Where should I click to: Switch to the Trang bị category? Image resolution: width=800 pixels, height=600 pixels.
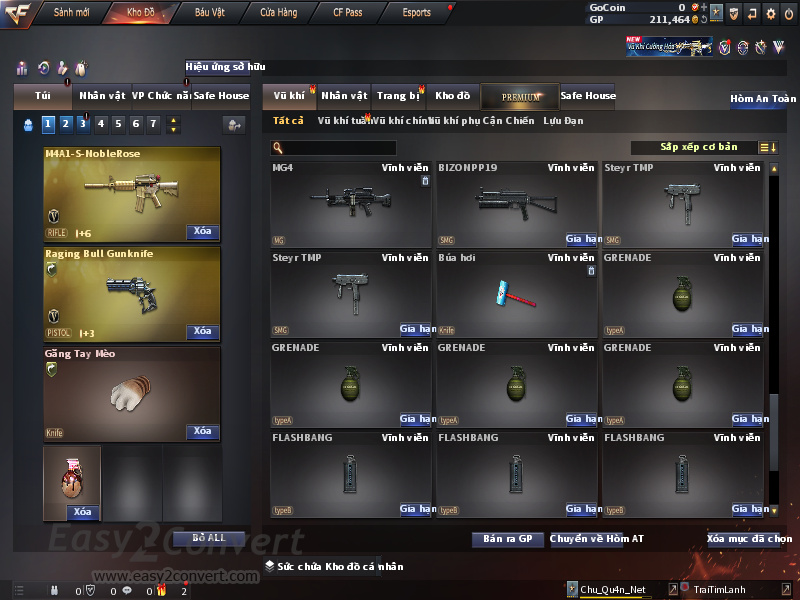coord(399,96)
